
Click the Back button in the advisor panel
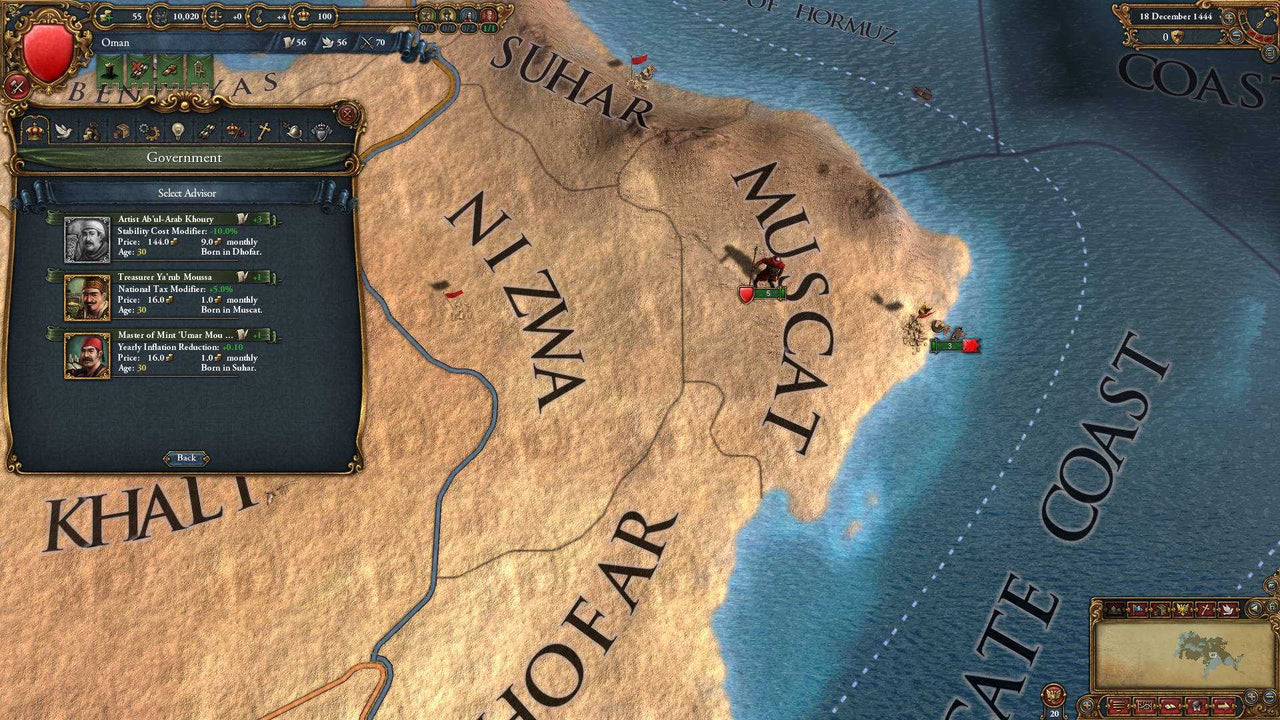[x=186, y=457]
